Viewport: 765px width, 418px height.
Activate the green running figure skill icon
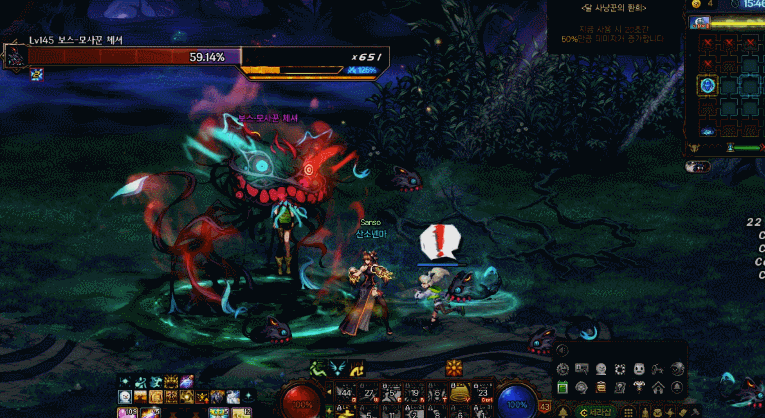pyautogui.click(x=321, y=368)
